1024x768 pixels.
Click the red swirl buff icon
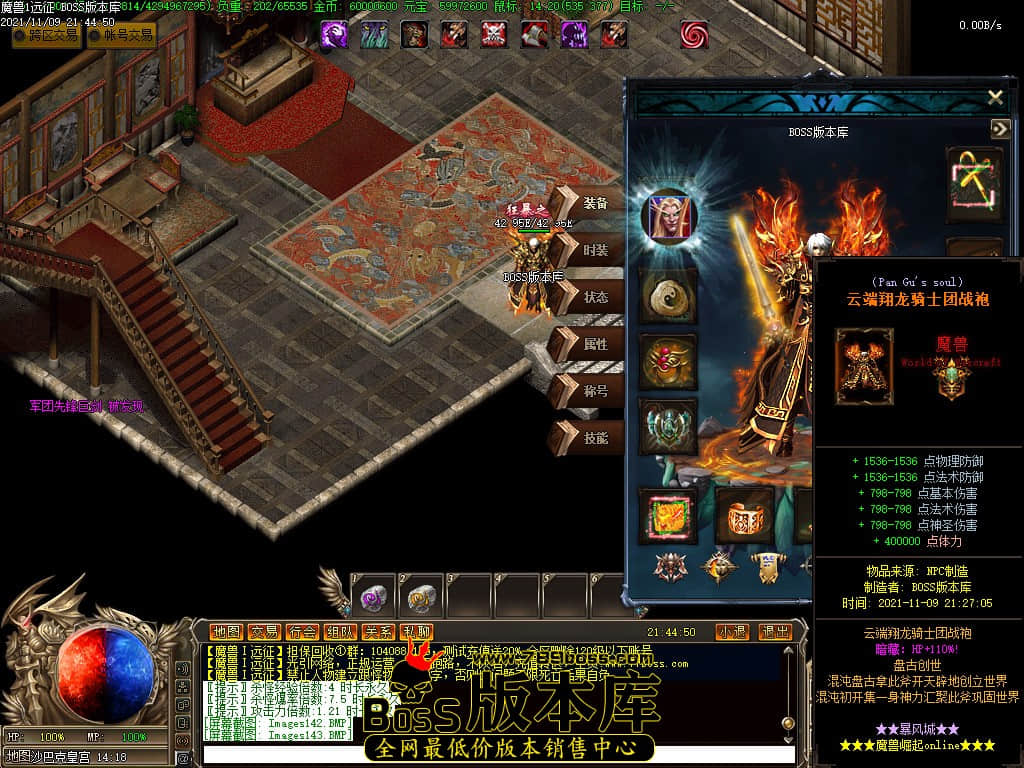pos(694,34)
